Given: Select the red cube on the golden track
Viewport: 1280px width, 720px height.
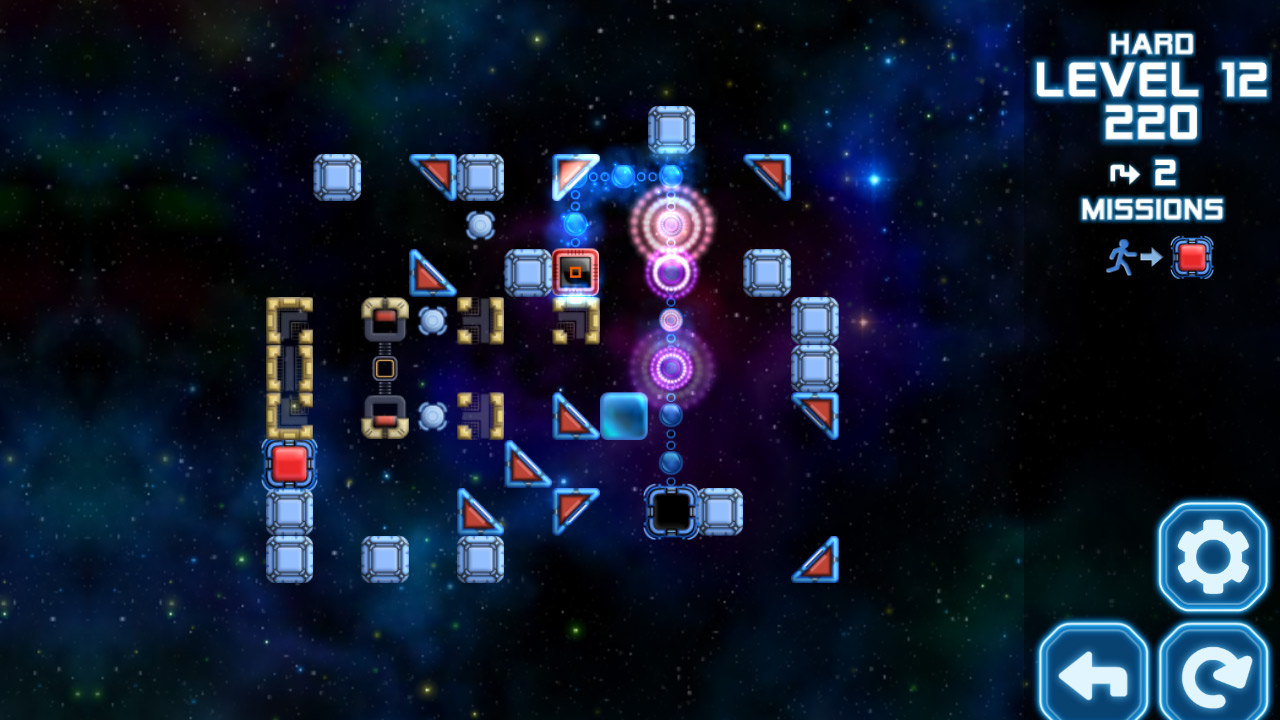Looking at the screenshot, I should point(288,462).
